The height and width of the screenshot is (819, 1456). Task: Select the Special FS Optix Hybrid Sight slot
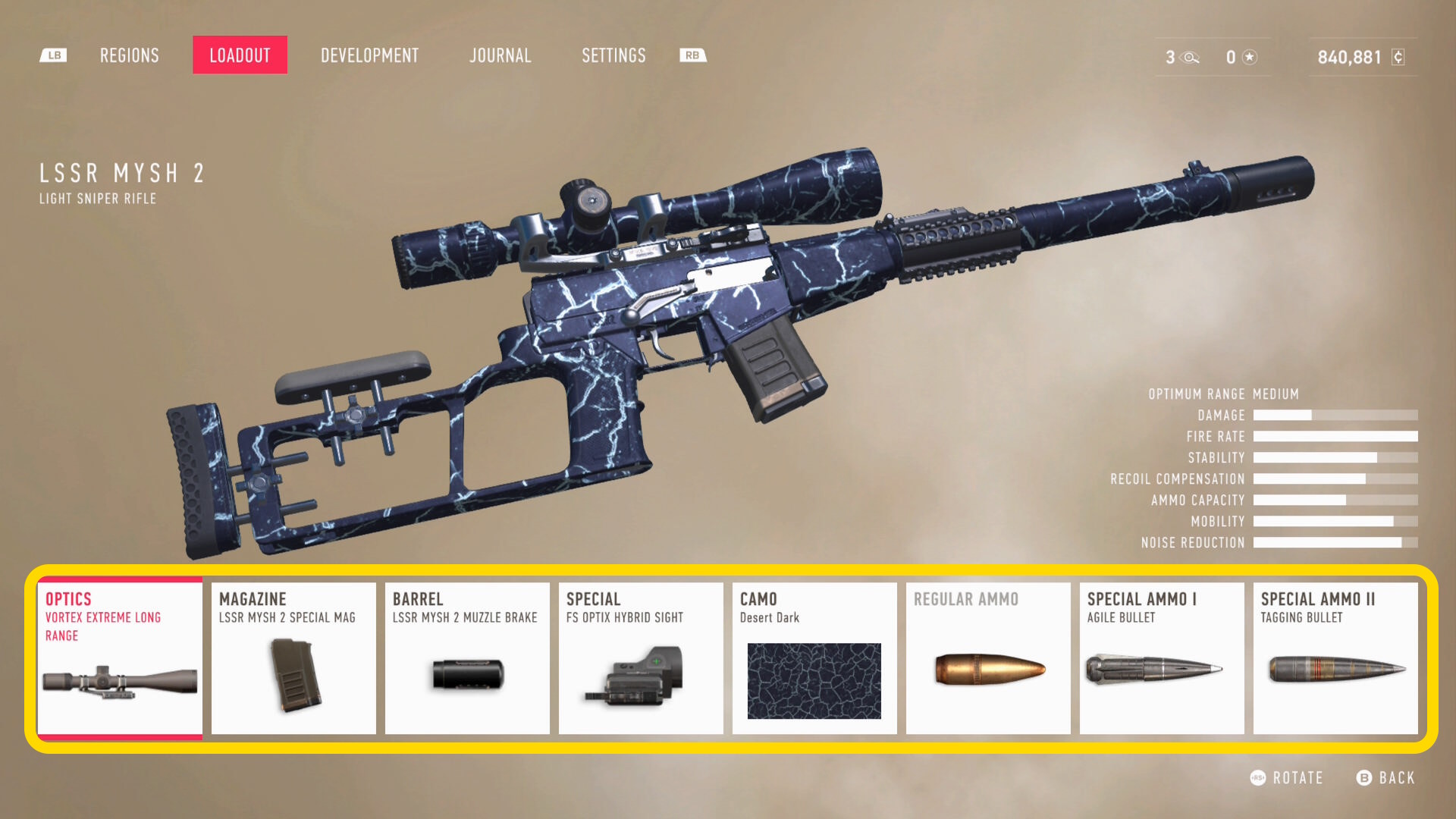point(641,658)
